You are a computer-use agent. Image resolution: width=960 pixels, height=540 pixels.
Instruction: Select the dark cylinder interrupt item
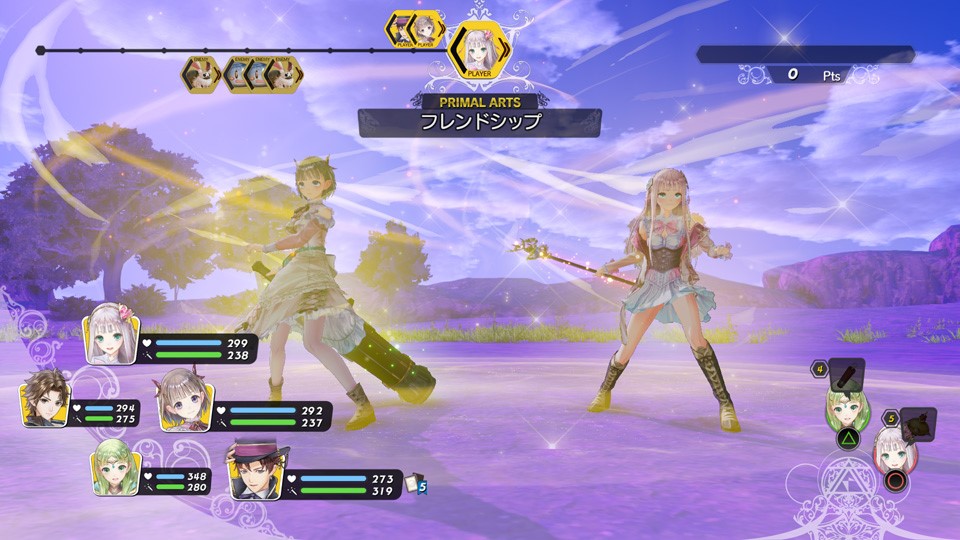coord(846,373)
